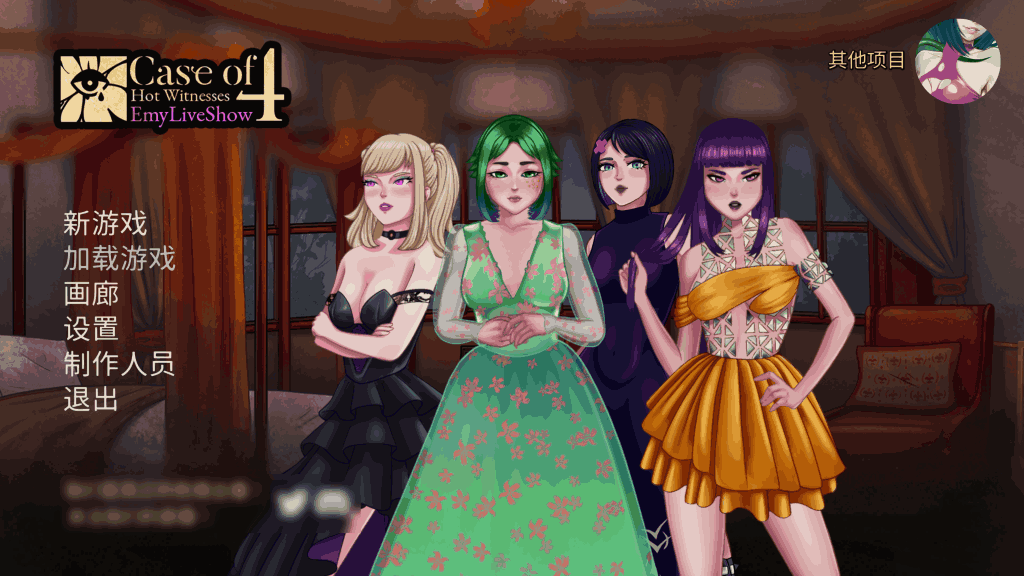Click the Twitter bird icon
The width and height of the screenshot is (1024, 576).
290,503
